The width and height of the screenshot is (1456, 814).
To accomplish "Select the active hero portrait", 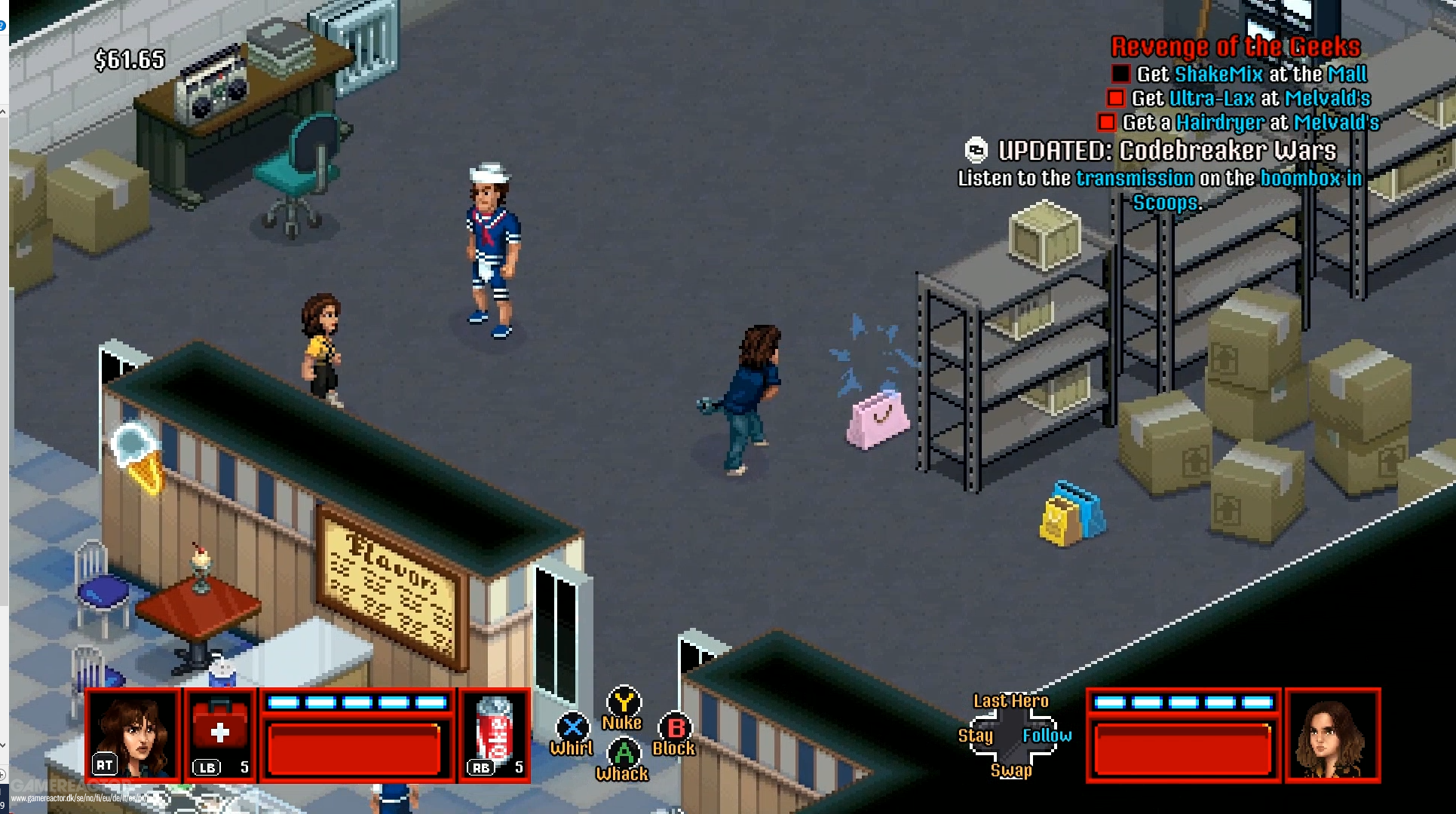I will tap(133, 735).
